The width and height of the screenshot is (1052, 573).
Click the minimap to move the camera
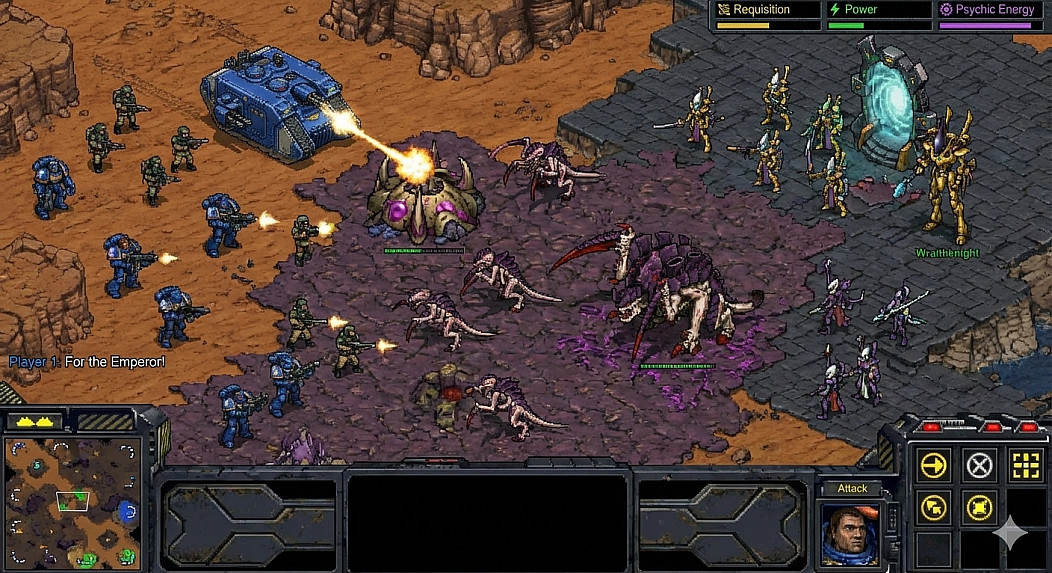click(x=72, y=502)
